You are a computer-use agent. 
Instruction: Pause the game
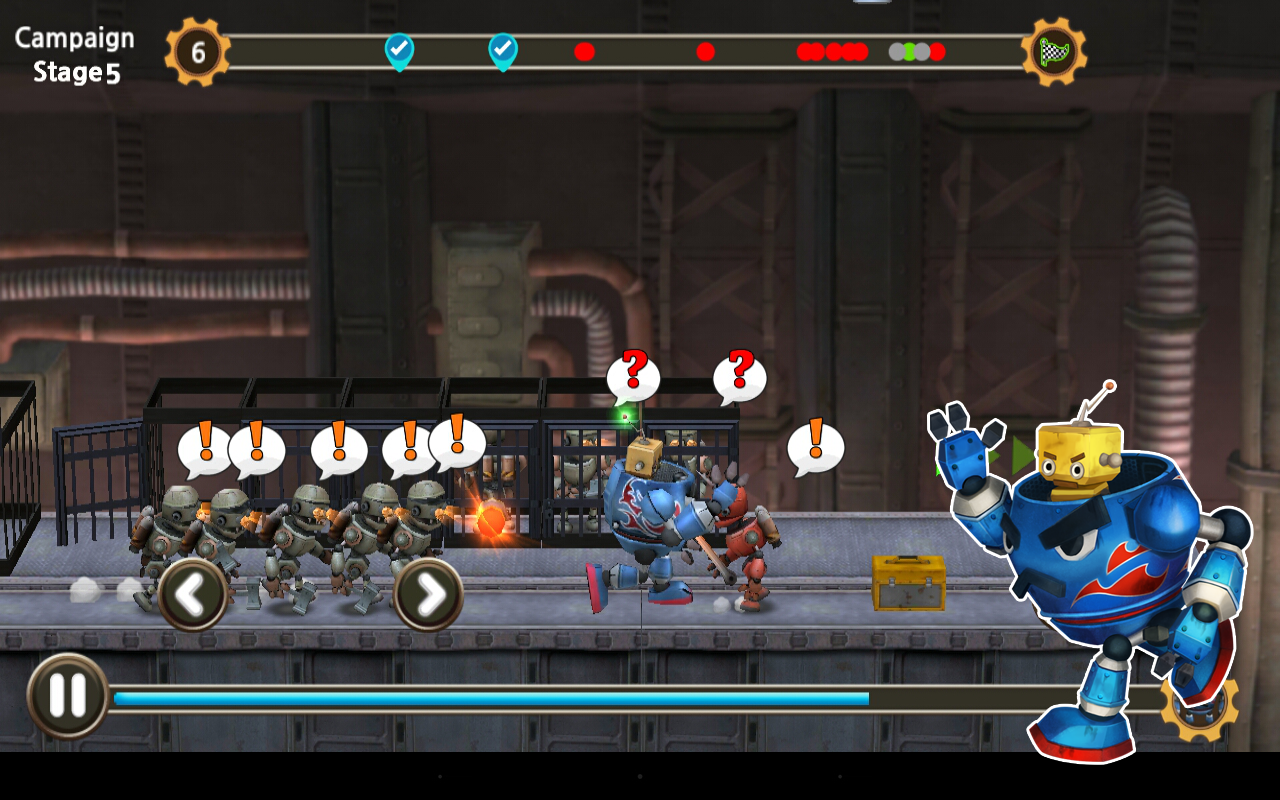click(67, 696)
